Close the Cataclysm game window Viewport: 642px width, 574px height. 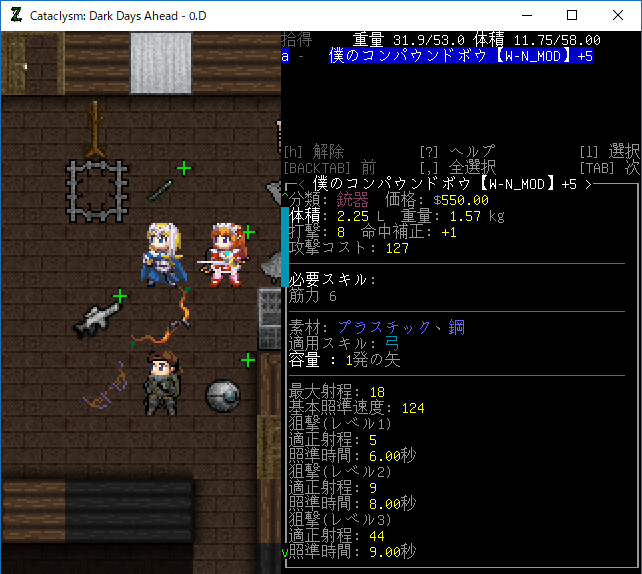coord(617,15)
